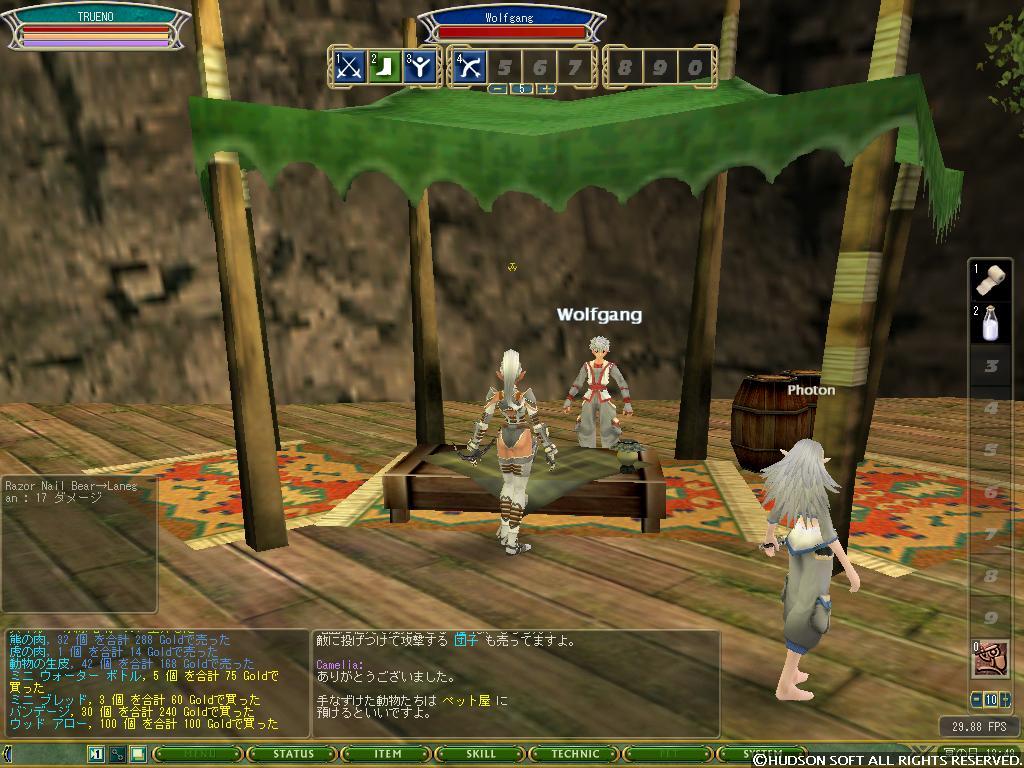Activate the bow skill in slot 4
The height and width of the screenshot is (768, 1024).
coord(470,67)
